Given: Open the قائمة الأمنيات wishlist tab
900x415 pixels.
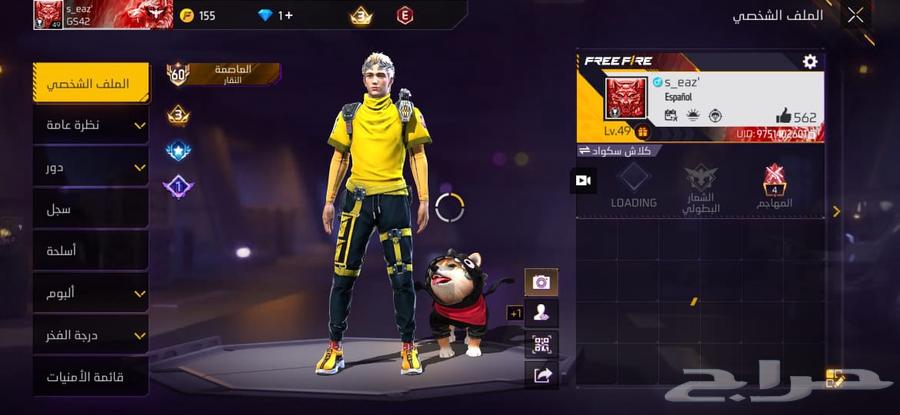Looking at the screenshot, I should pos(91,377).
